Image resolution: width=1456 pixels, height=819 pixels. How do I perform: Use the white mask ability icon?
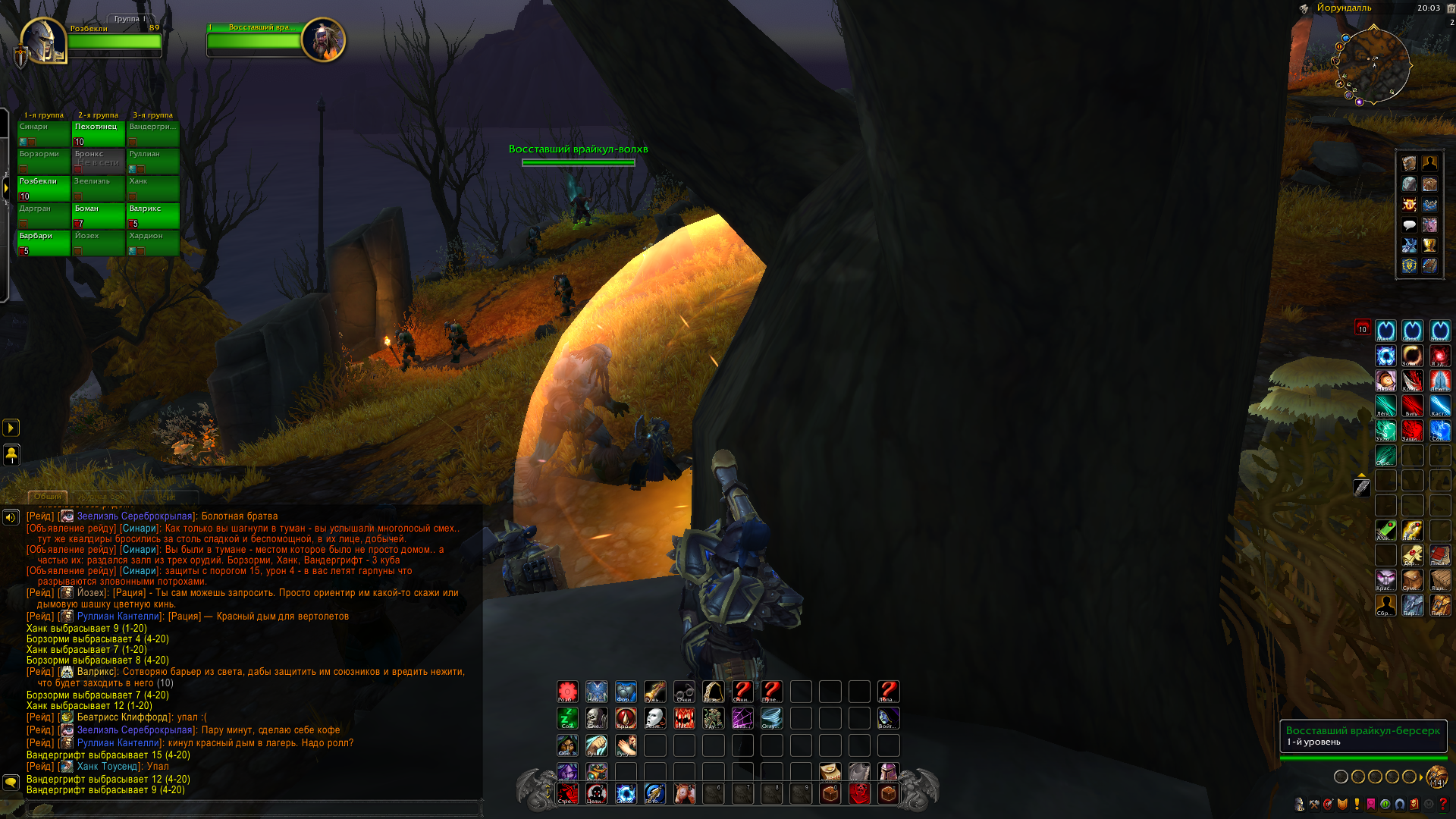tap(655, 718)
